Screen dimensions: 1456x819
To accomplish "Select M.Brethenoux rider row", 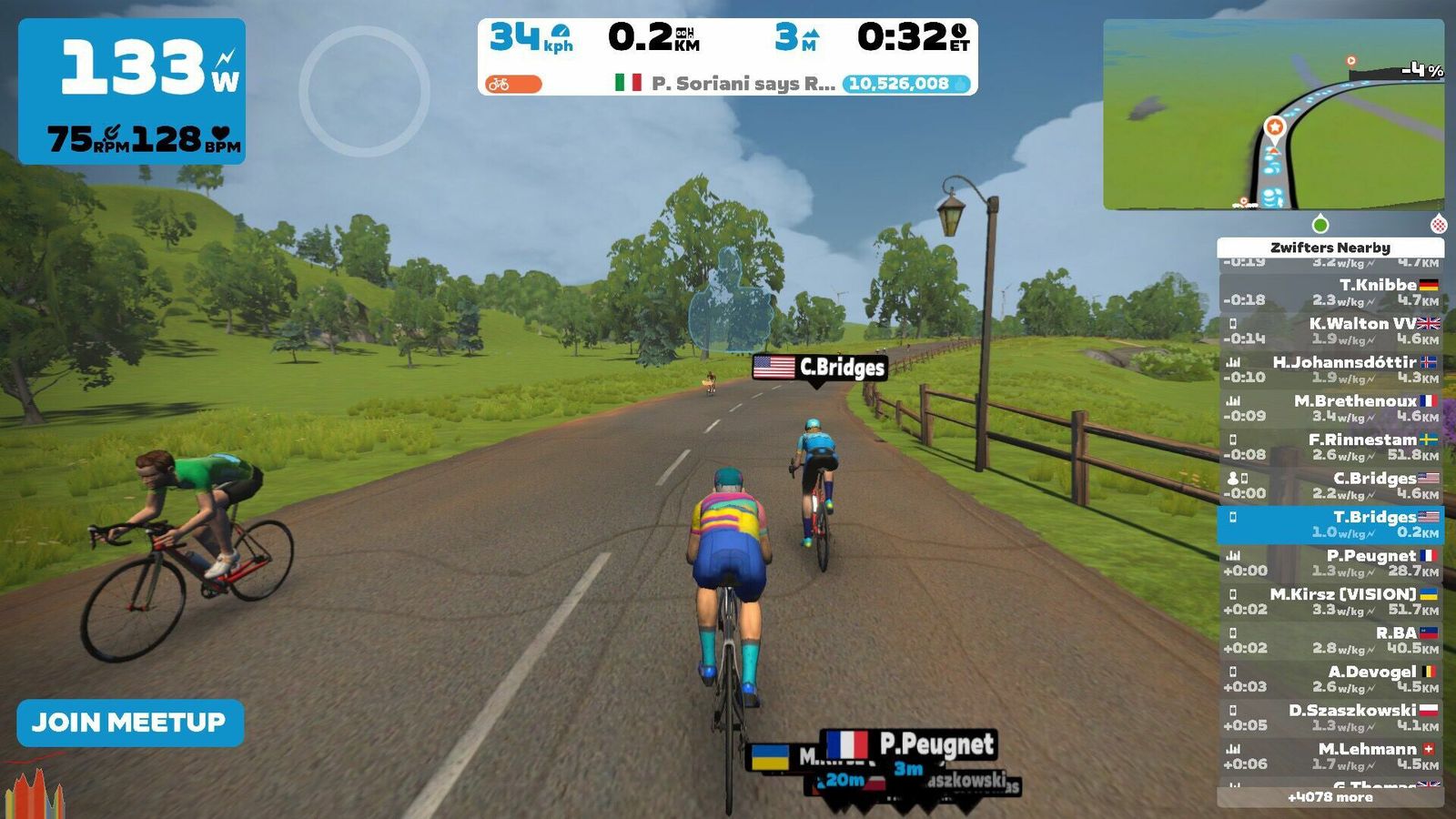I will coord(1330,408).
